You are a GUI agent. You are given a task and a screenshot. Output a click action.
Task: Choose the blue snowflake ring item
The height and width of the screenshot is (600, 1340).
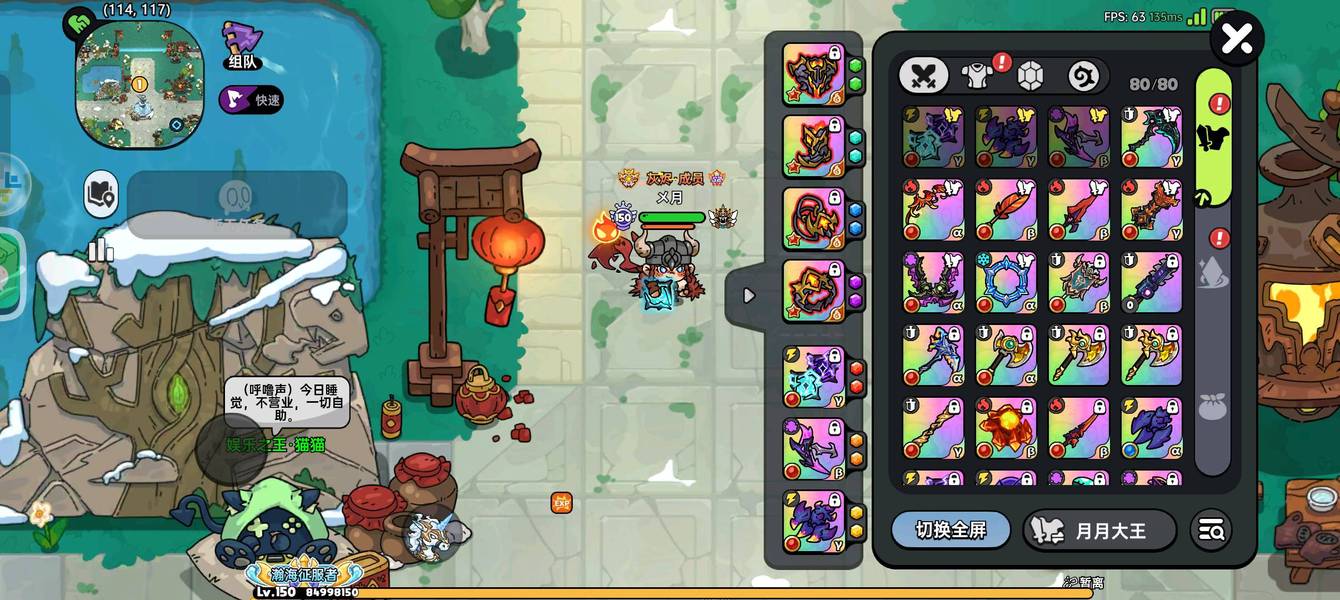point(1006,282)
